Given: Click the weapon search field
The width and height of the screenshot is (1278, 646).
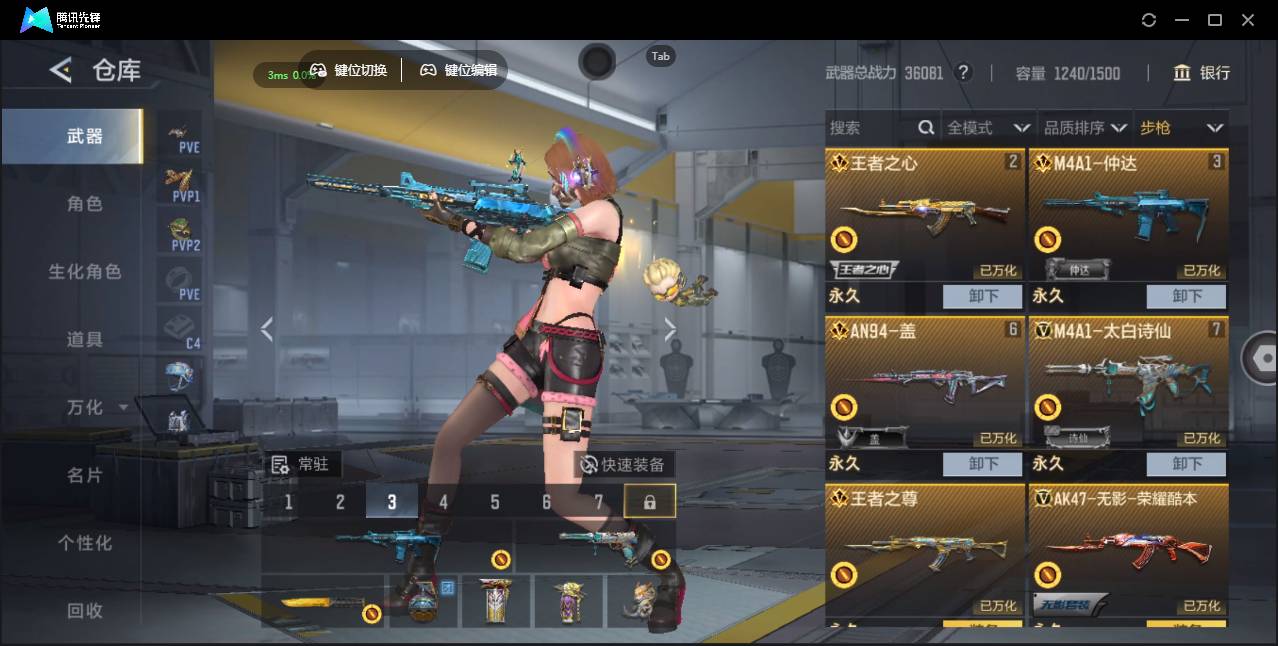Looking at the screenshot, I should (870, 128).
